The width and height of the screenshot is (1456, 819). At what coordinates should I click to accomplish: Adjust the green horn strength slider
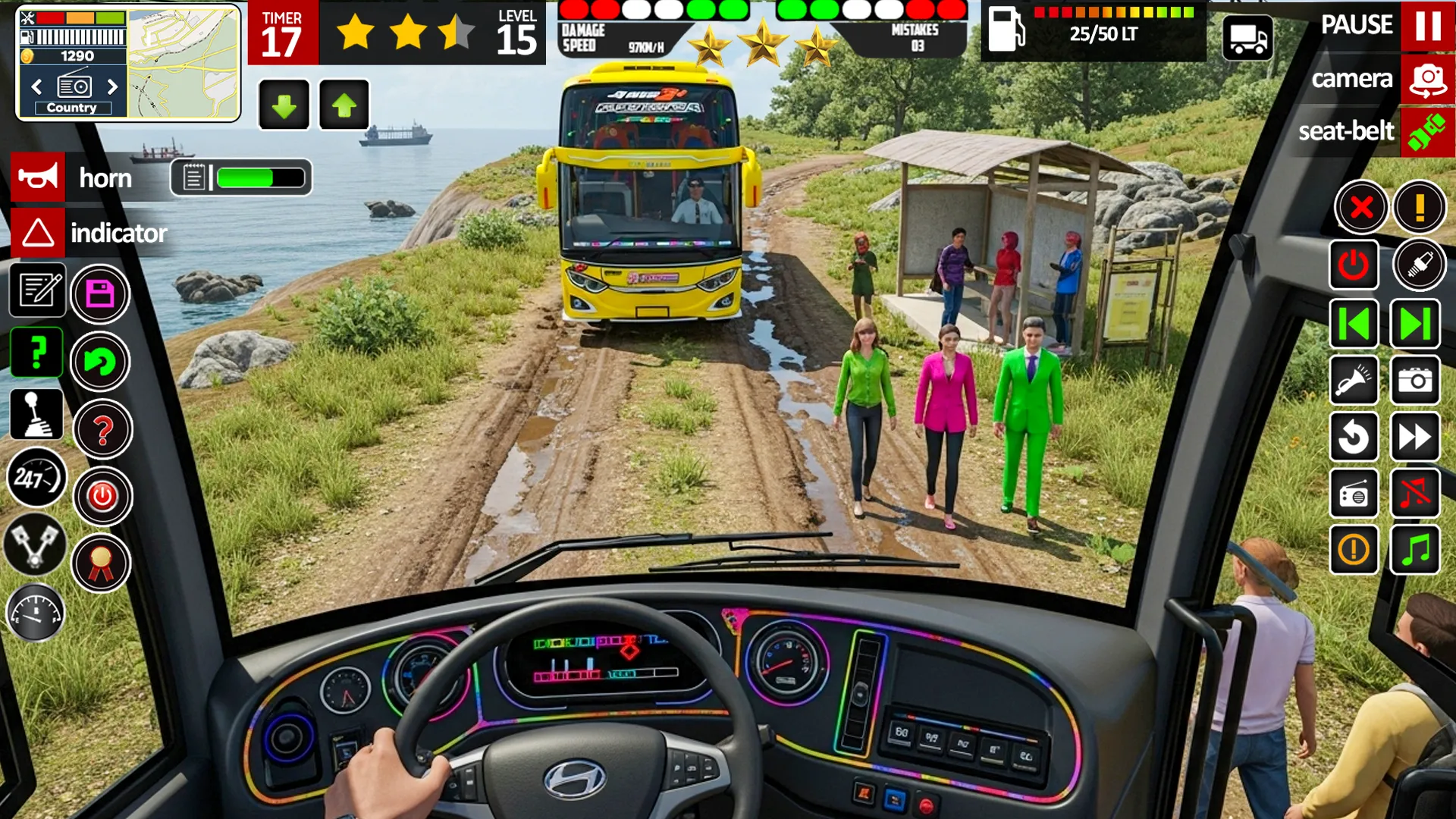(x=258, y=178)
